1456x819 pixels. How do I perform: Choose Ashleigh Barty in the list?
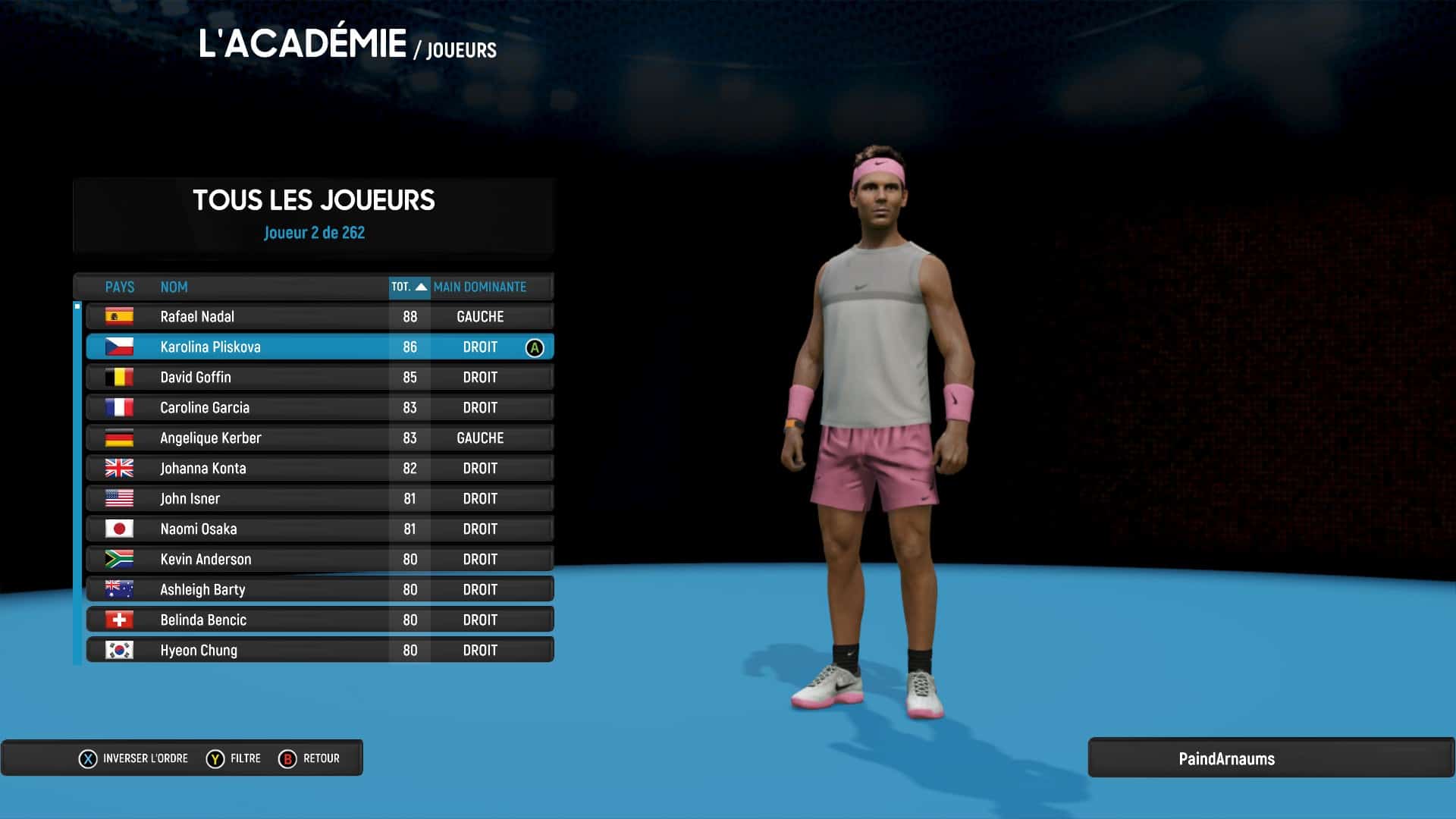pos(319,589)
